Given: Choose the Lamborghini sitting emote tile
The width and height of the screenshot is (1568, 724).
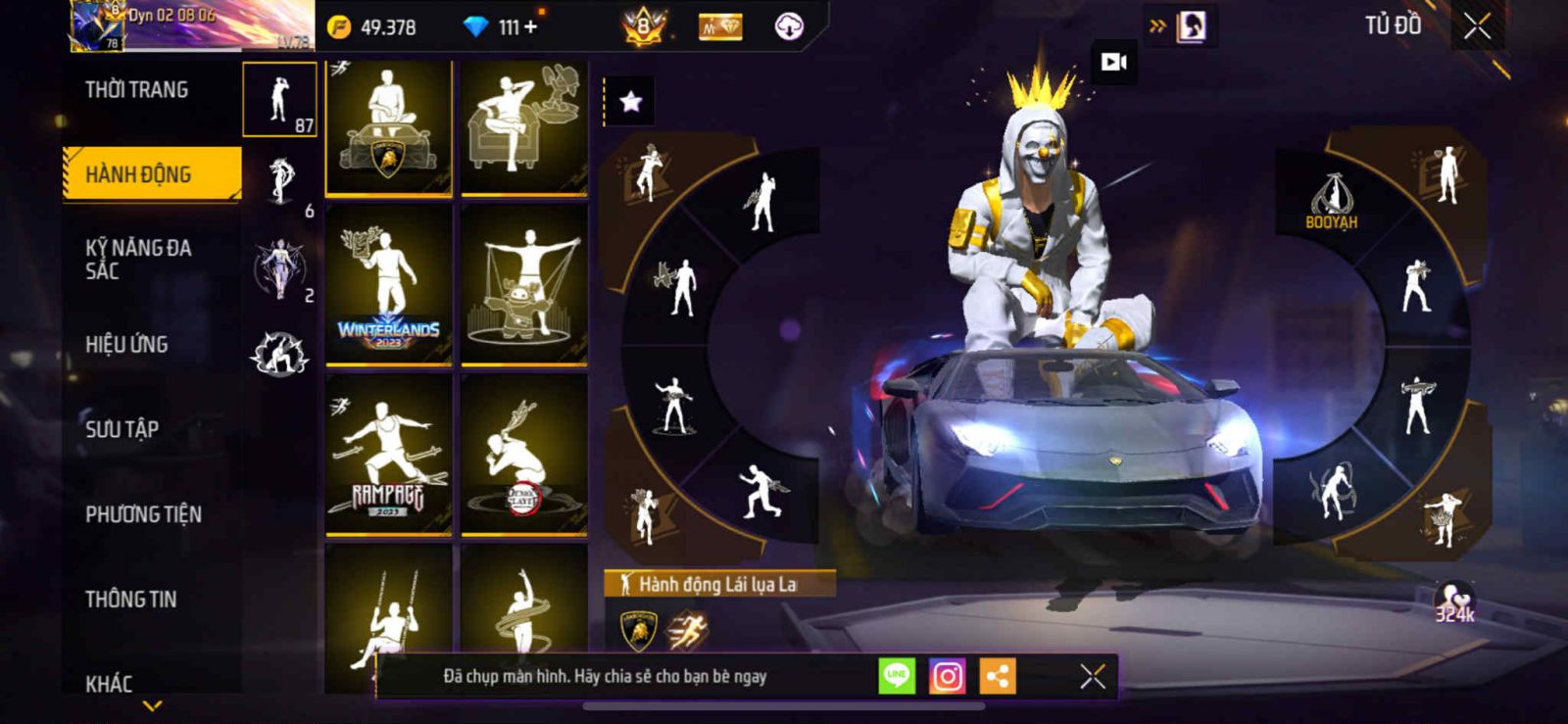Looking at the screenshot, I should 389,127.
